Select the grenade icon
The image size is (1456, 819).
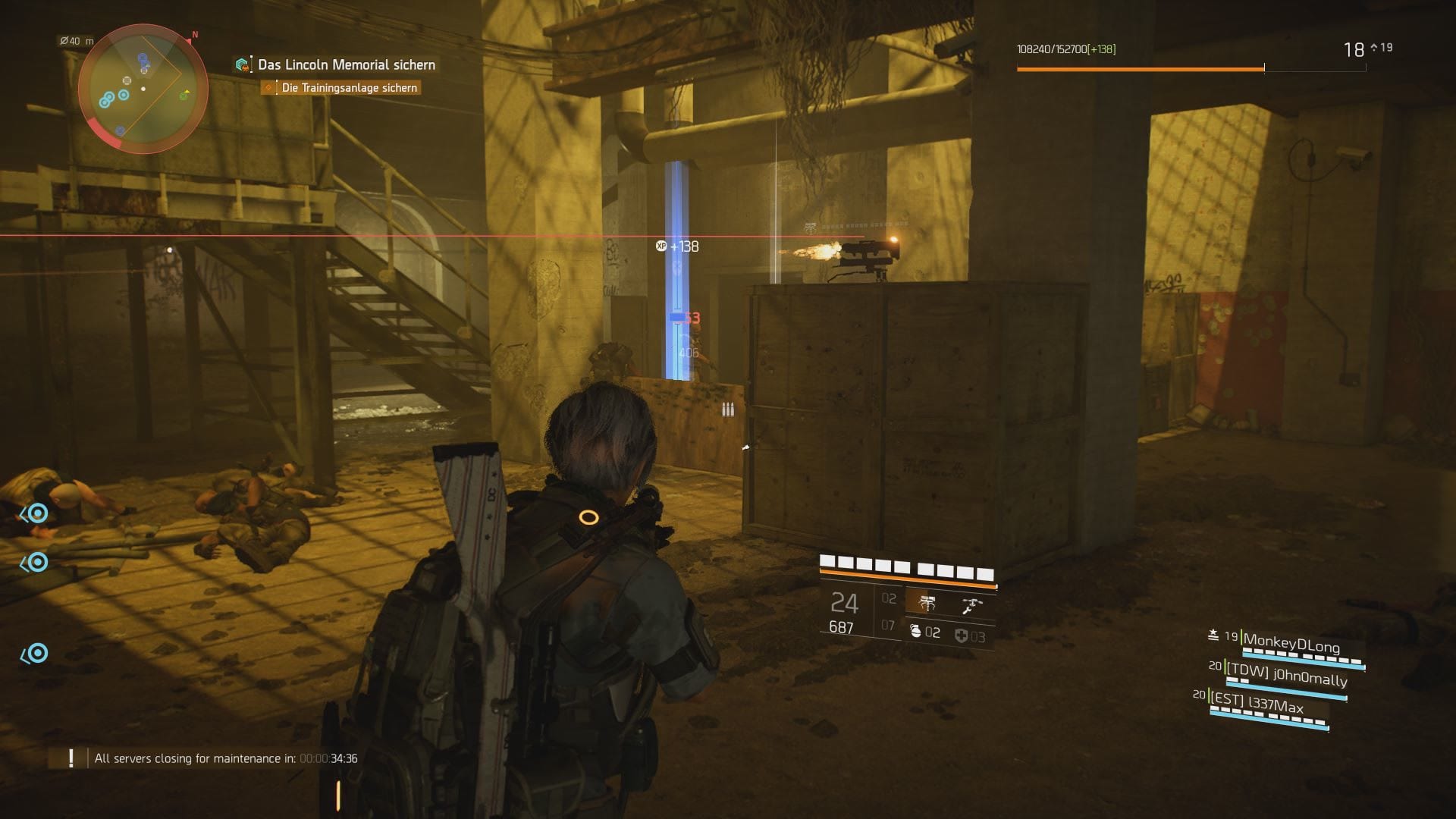(915, 632)
